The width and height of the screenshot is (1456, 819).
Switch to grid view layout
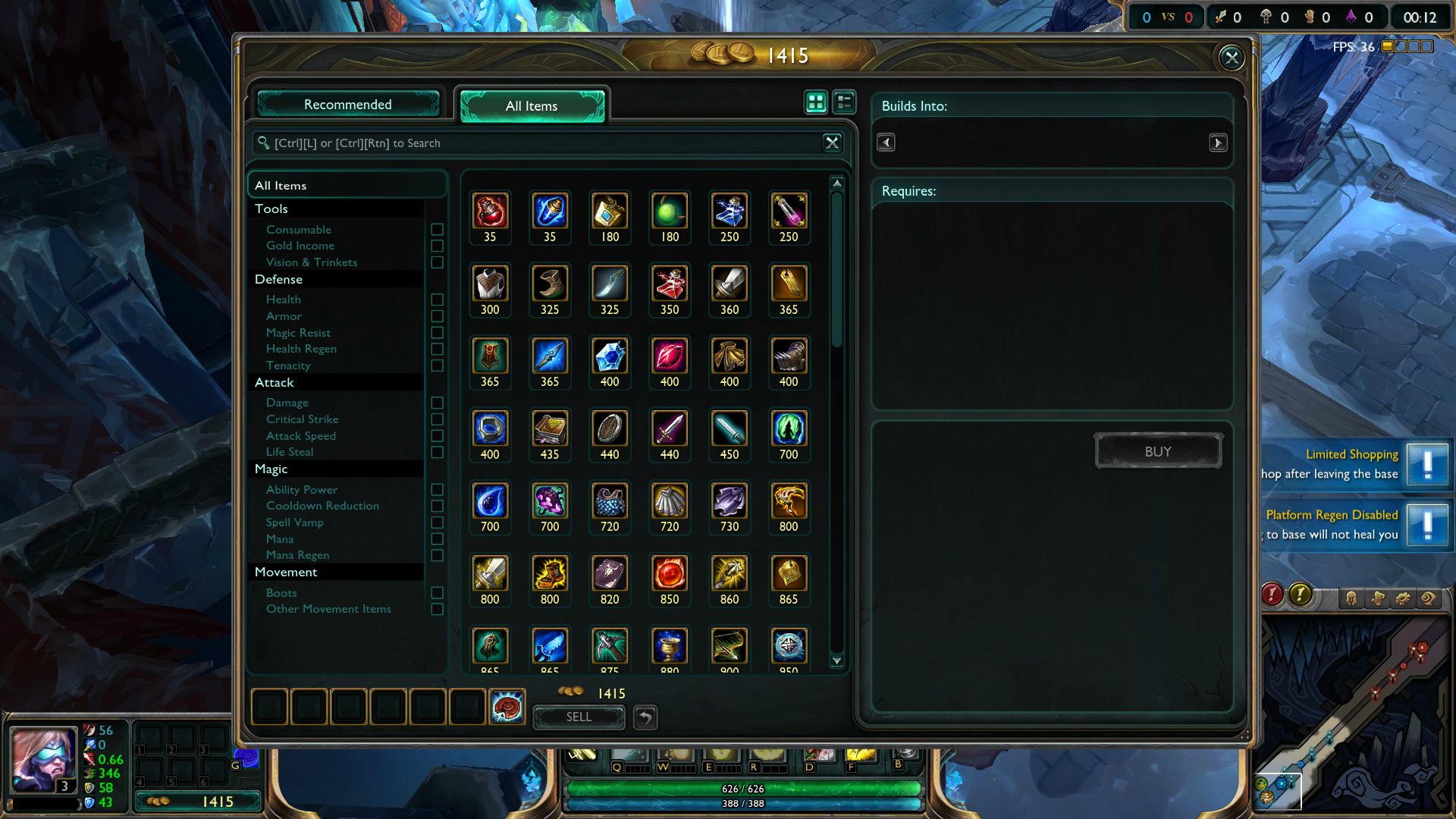(816, 102)
